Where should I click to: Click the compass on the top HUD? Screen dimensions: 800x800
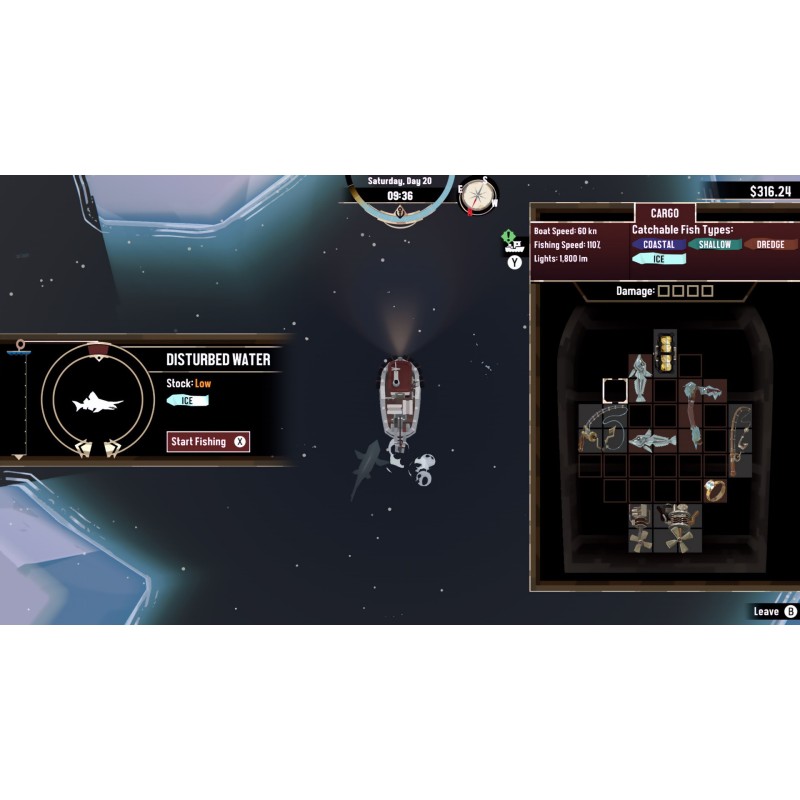[479, 196]
